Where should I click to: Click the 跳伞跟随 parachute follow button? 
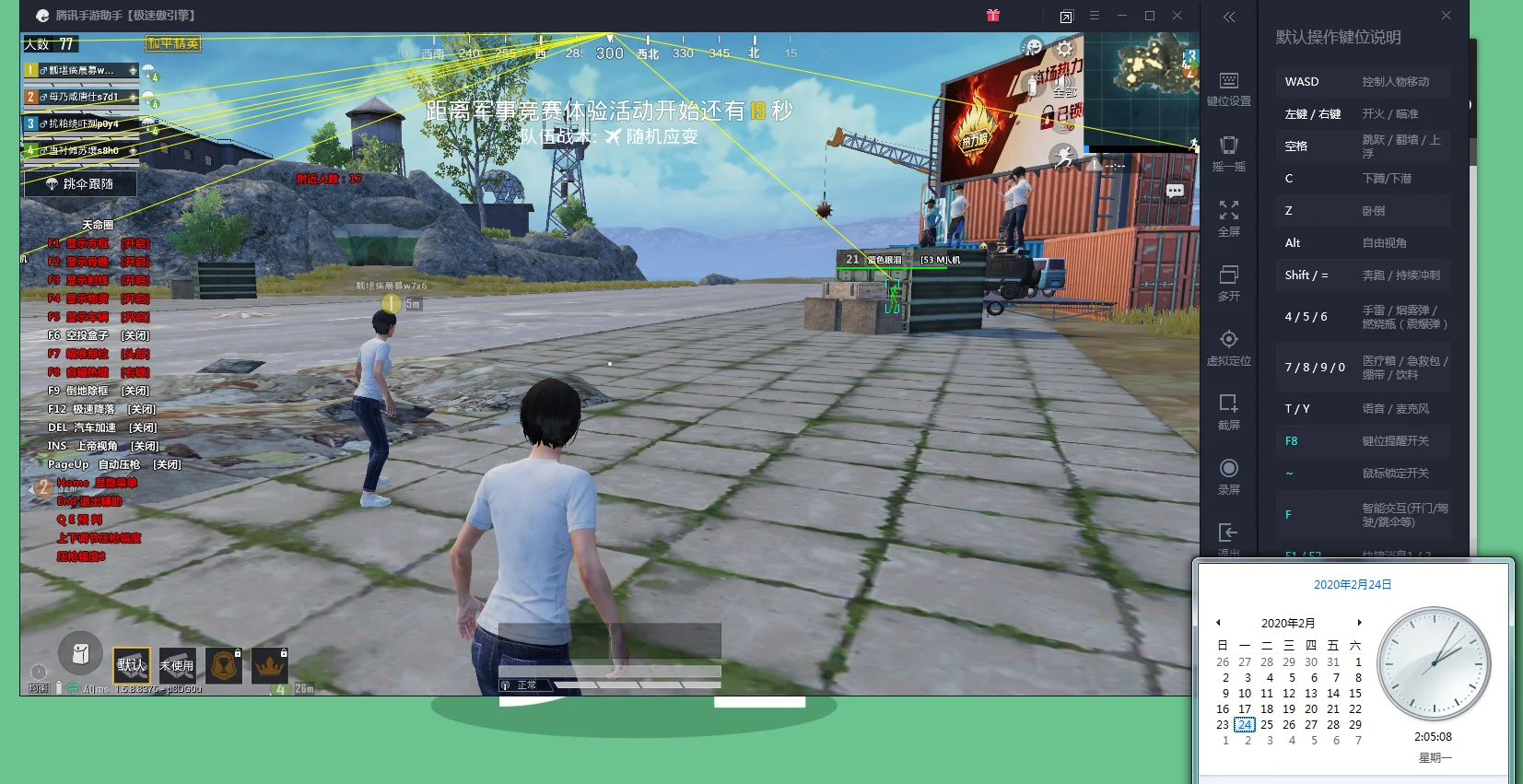click(x=80, y=184)
